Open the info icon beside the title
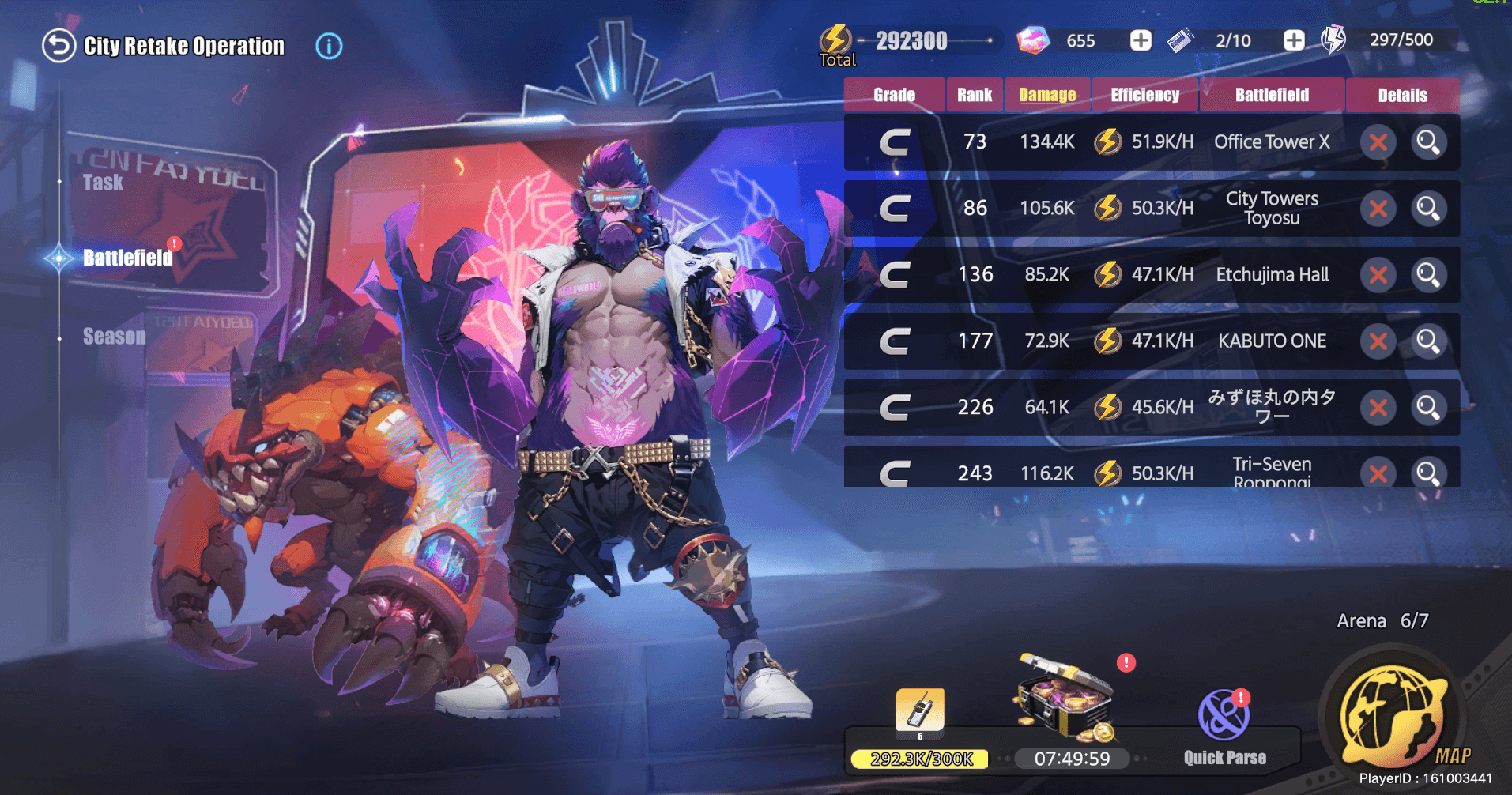Image resolution: width=1512 pixels, height=795 pixels. tap(329, 46)
